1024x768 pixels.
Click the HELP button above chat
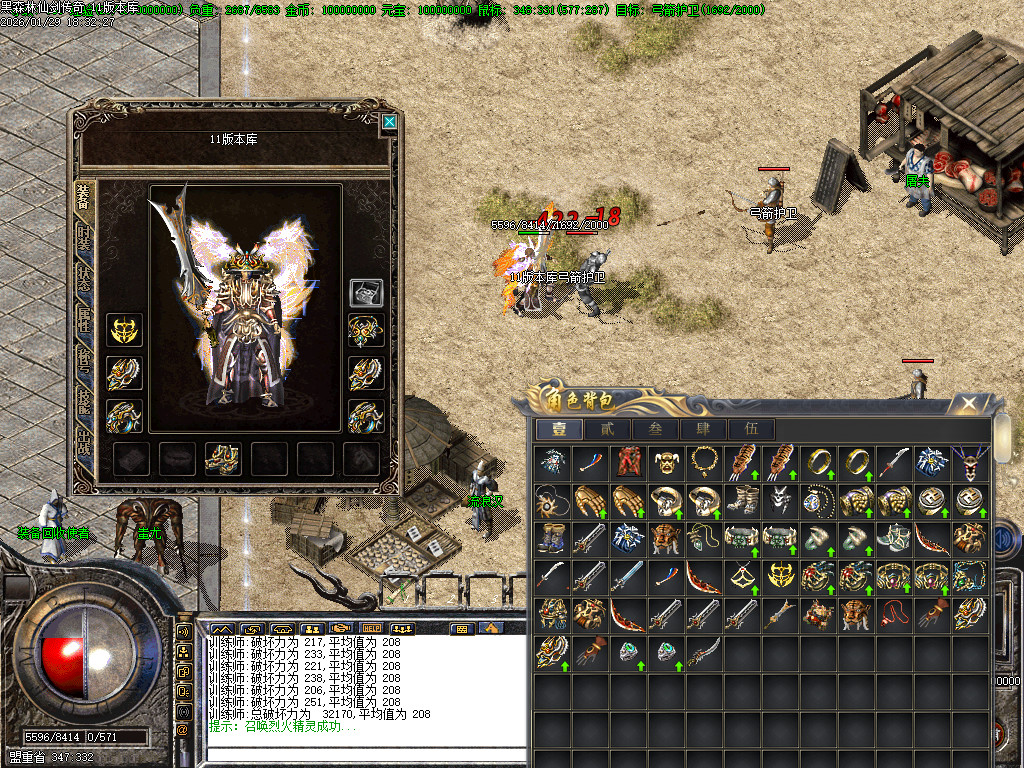(x=372, y=629)
